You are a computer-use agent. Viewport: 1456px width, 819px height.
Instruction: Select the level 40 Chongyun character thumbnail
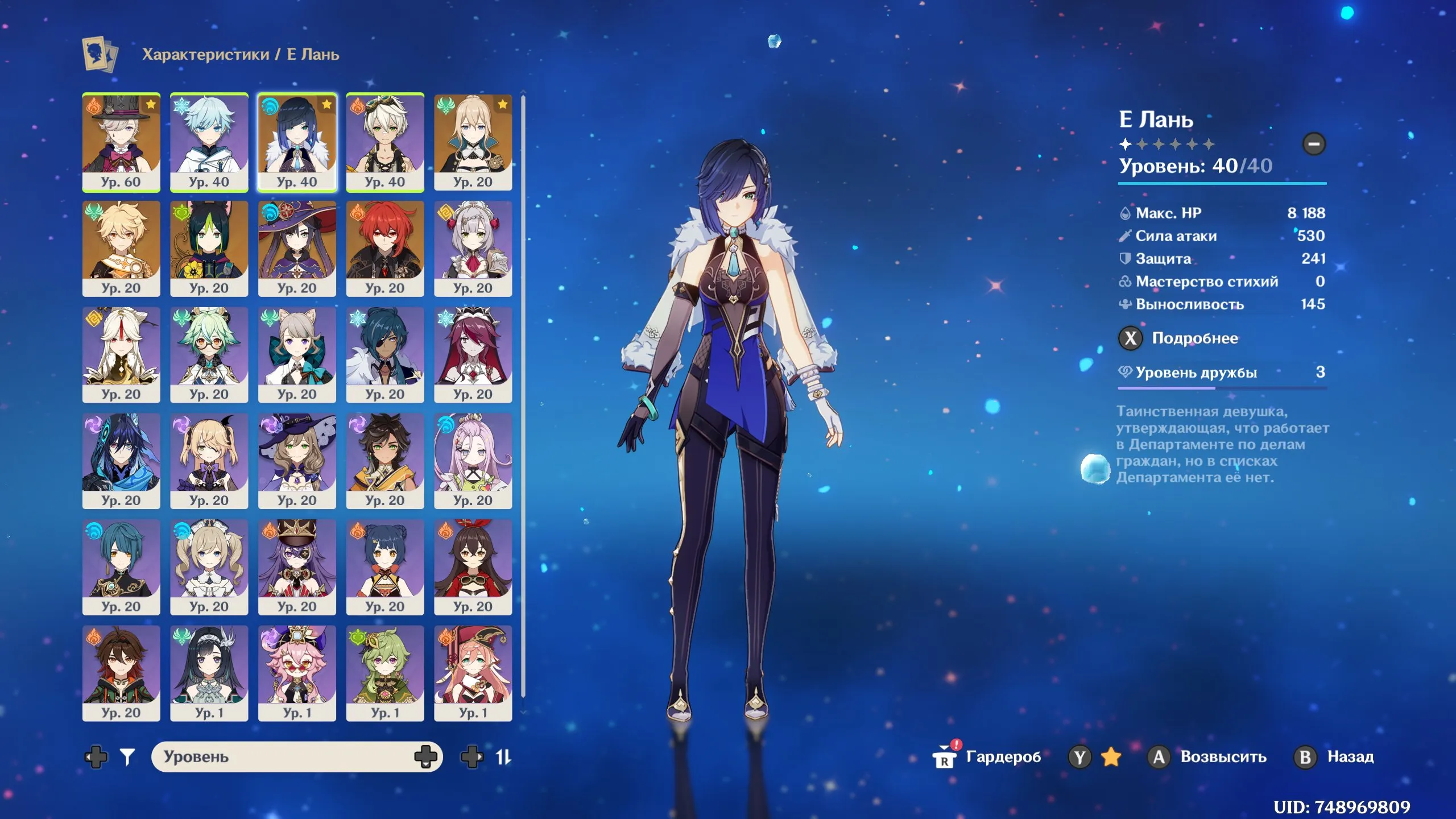click(x=209, y=142)
